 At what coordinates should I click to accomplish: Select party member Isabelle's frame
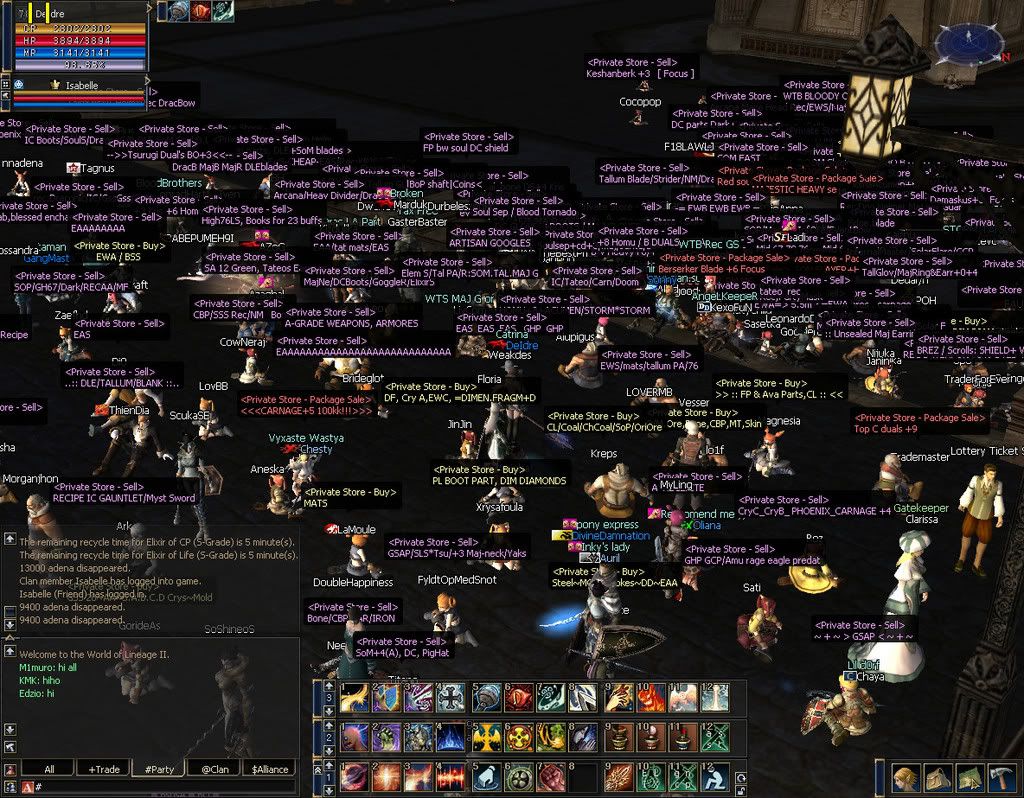click(80, 87)
